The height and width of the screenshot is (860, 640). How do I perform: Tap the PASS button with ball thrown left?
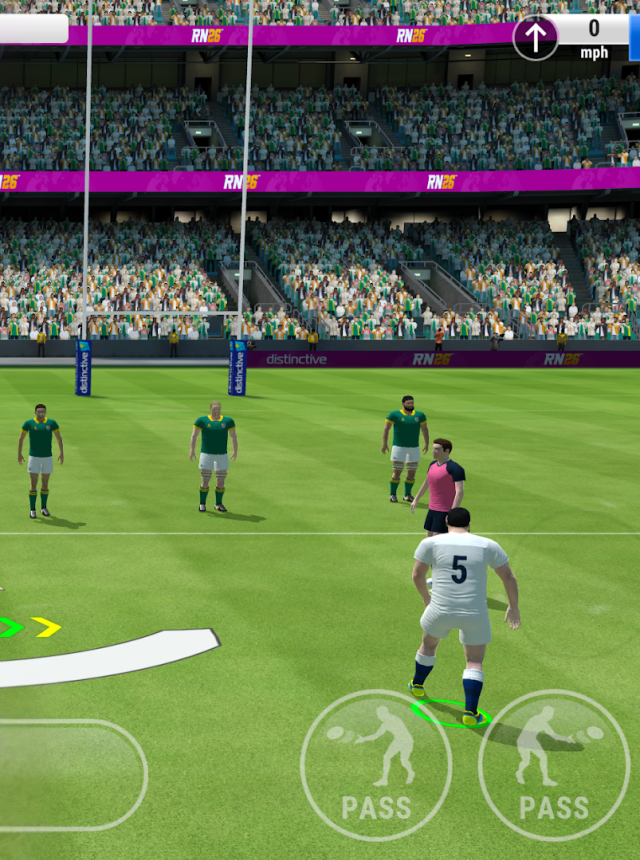click(x=376, y=765)
